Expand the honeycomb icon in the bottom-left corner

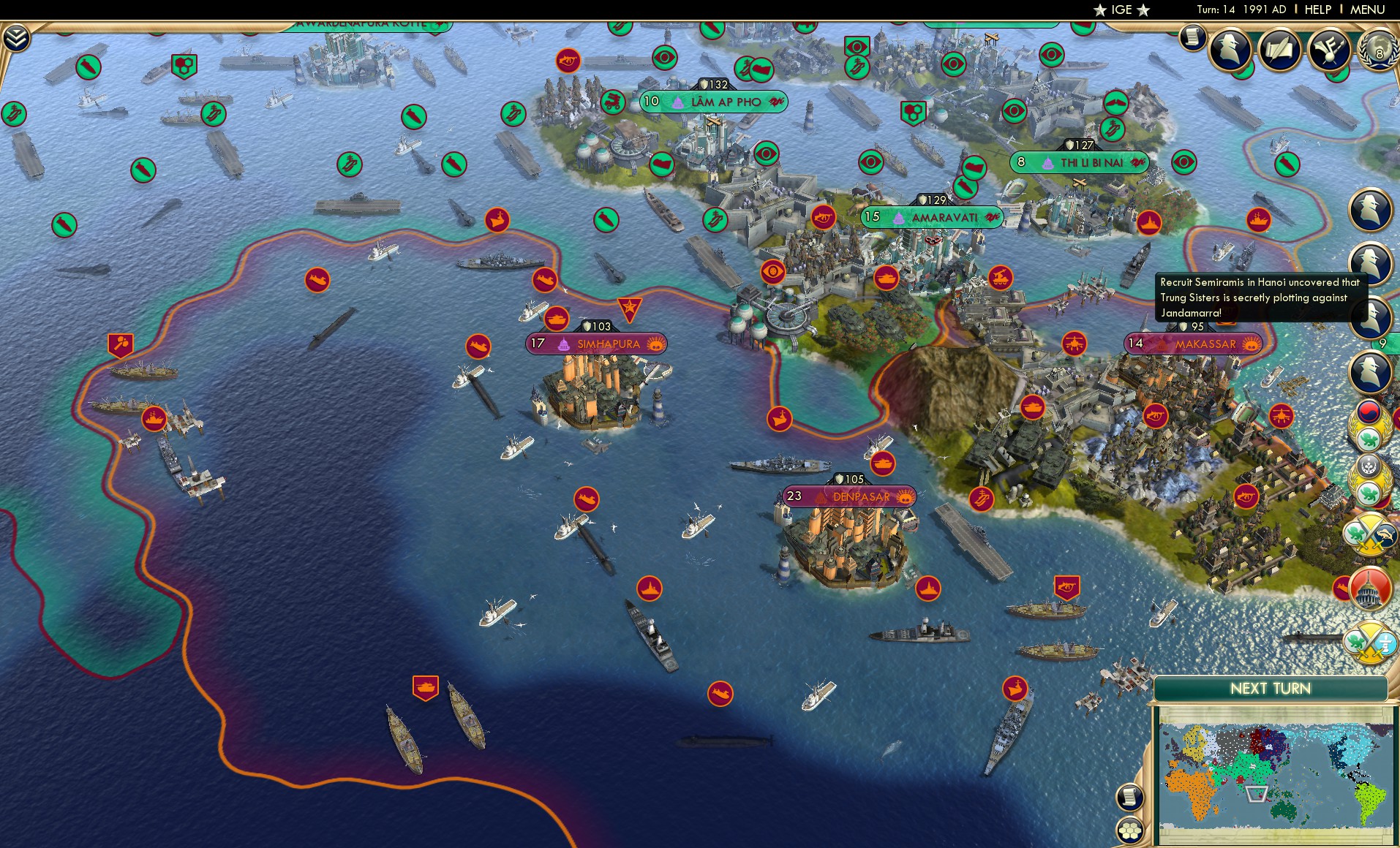coord(1131,830)
